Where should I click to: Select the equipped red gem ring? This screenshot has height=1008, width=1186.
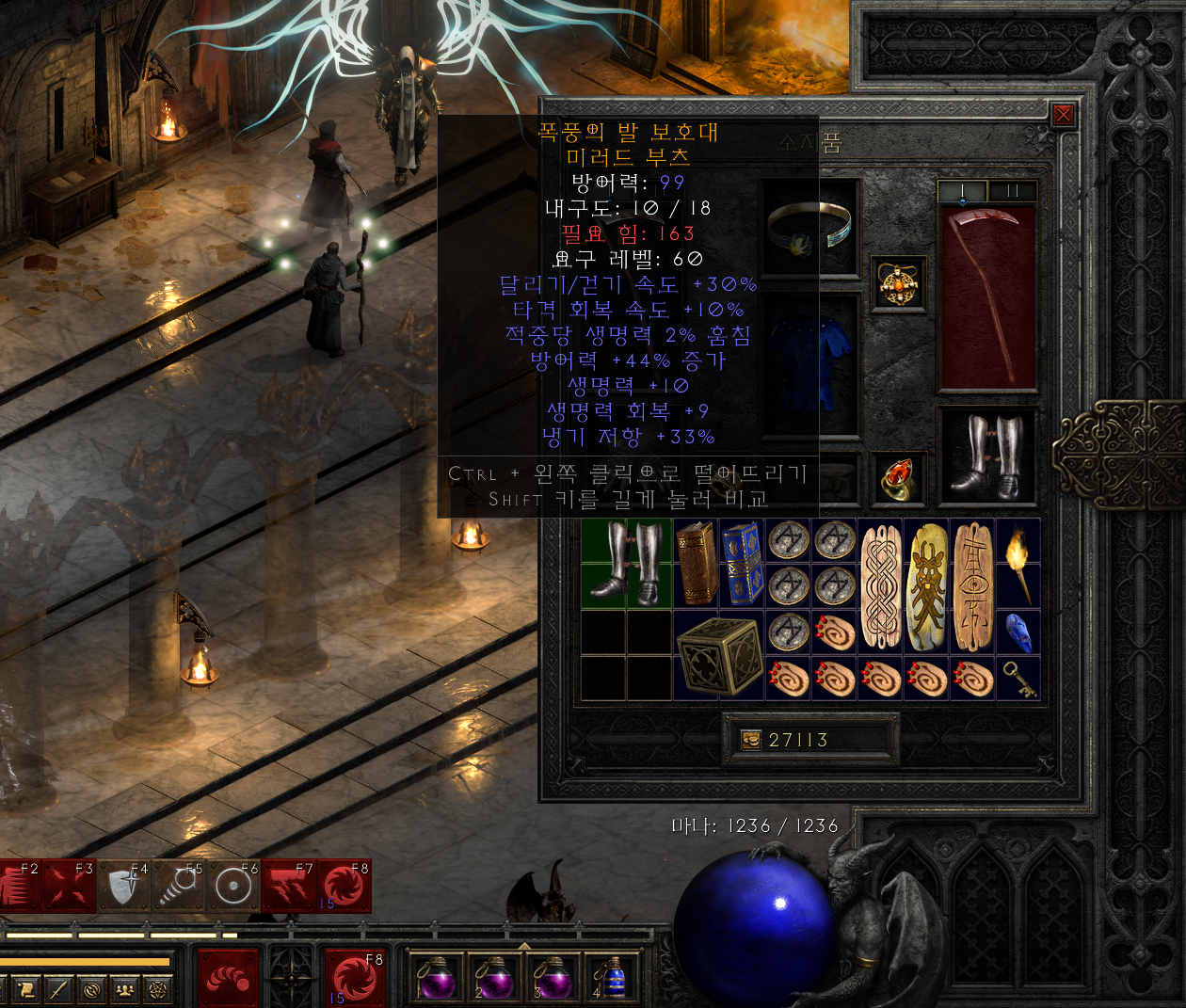coord(898,478)
